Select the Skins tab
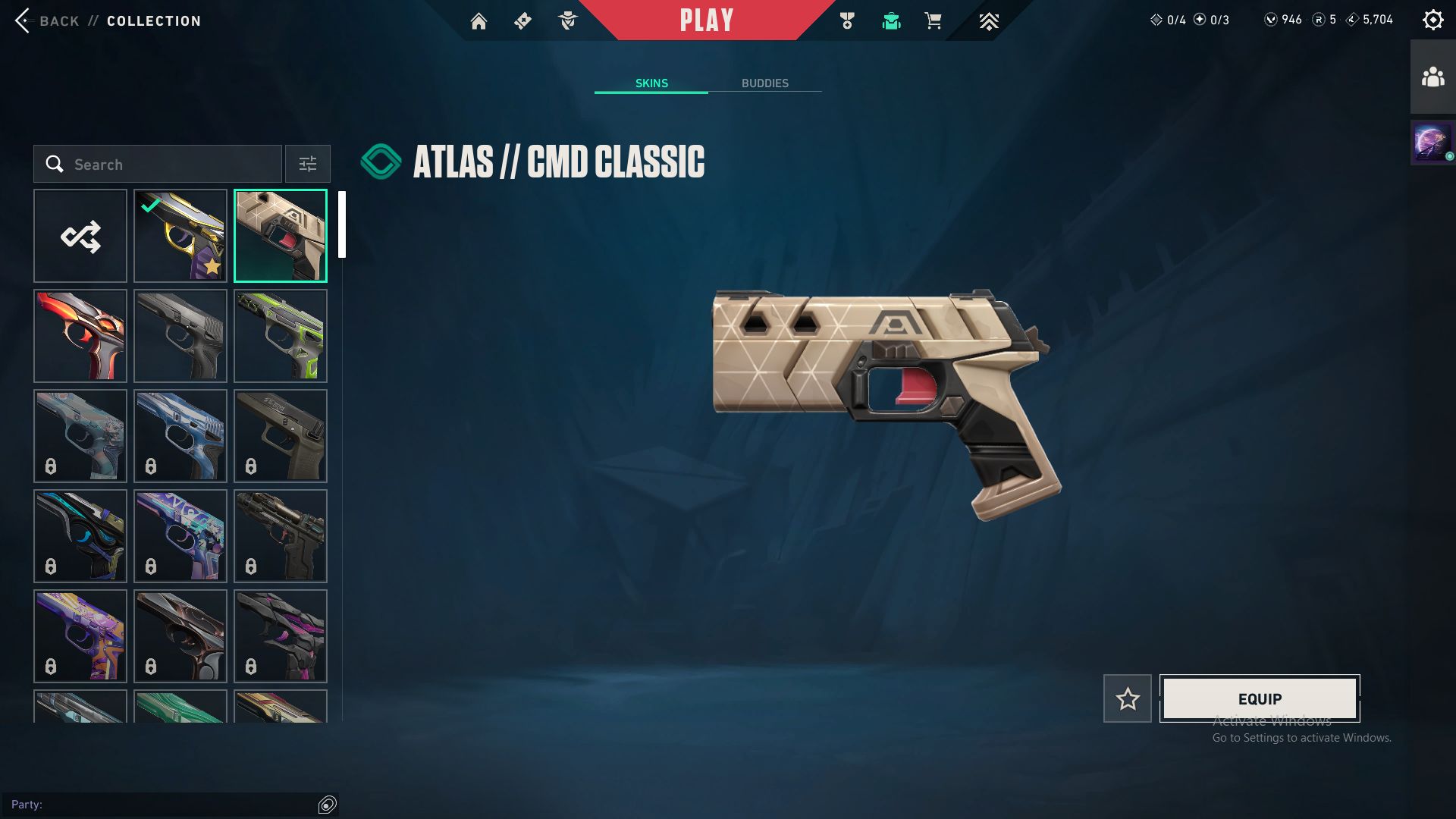1456x819 pixels. (651, 83)
